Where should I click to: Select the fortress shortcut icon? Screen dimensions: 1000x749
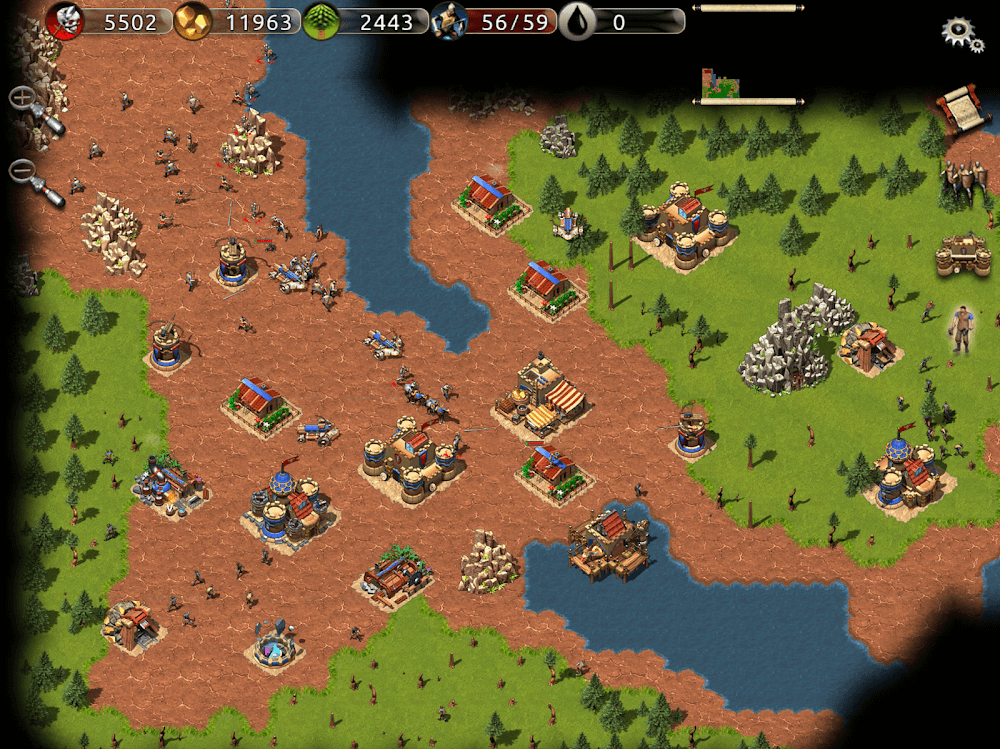[962, 256]
